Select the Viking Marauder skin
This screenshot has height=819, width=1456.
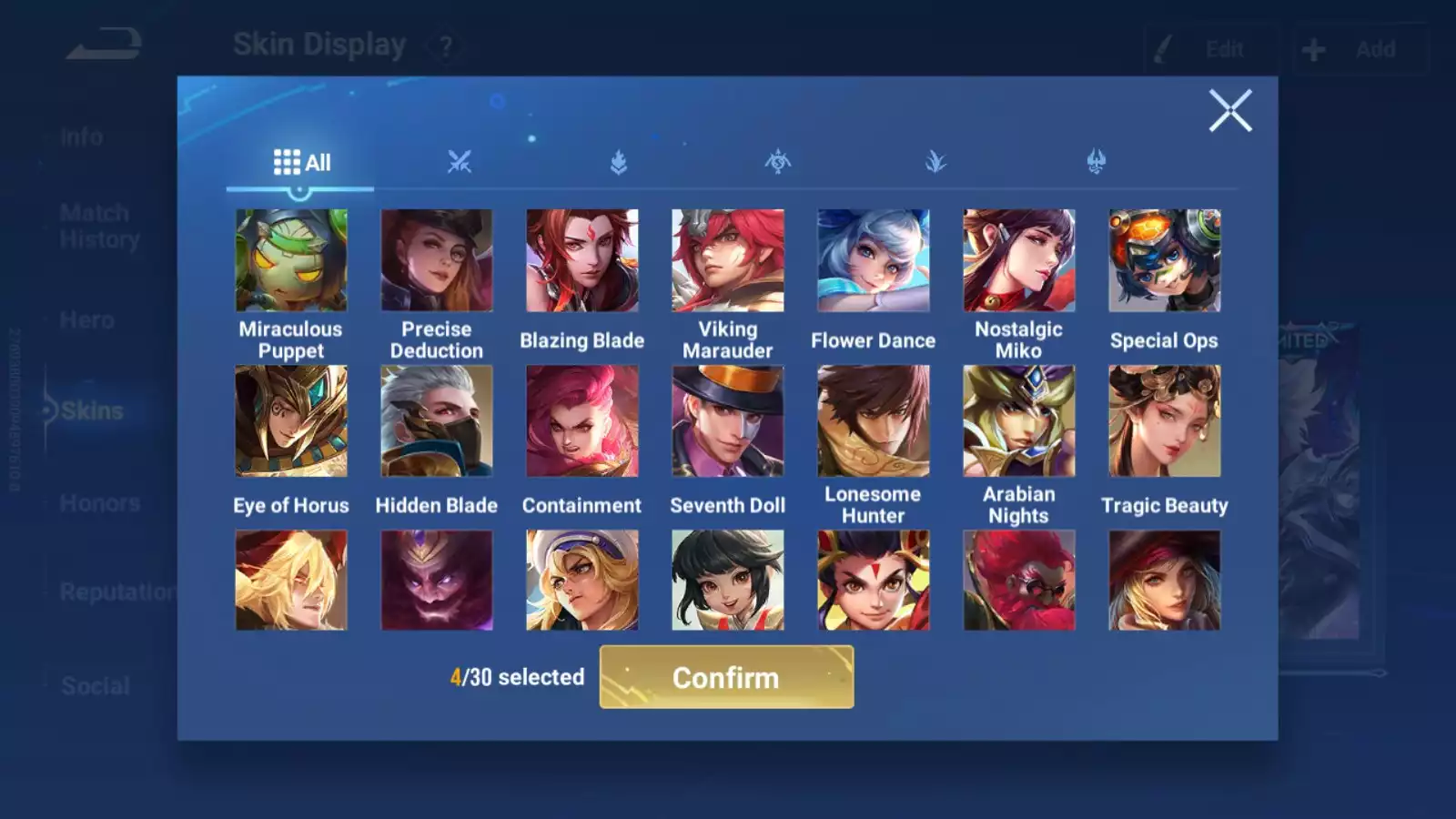[728, 261]
